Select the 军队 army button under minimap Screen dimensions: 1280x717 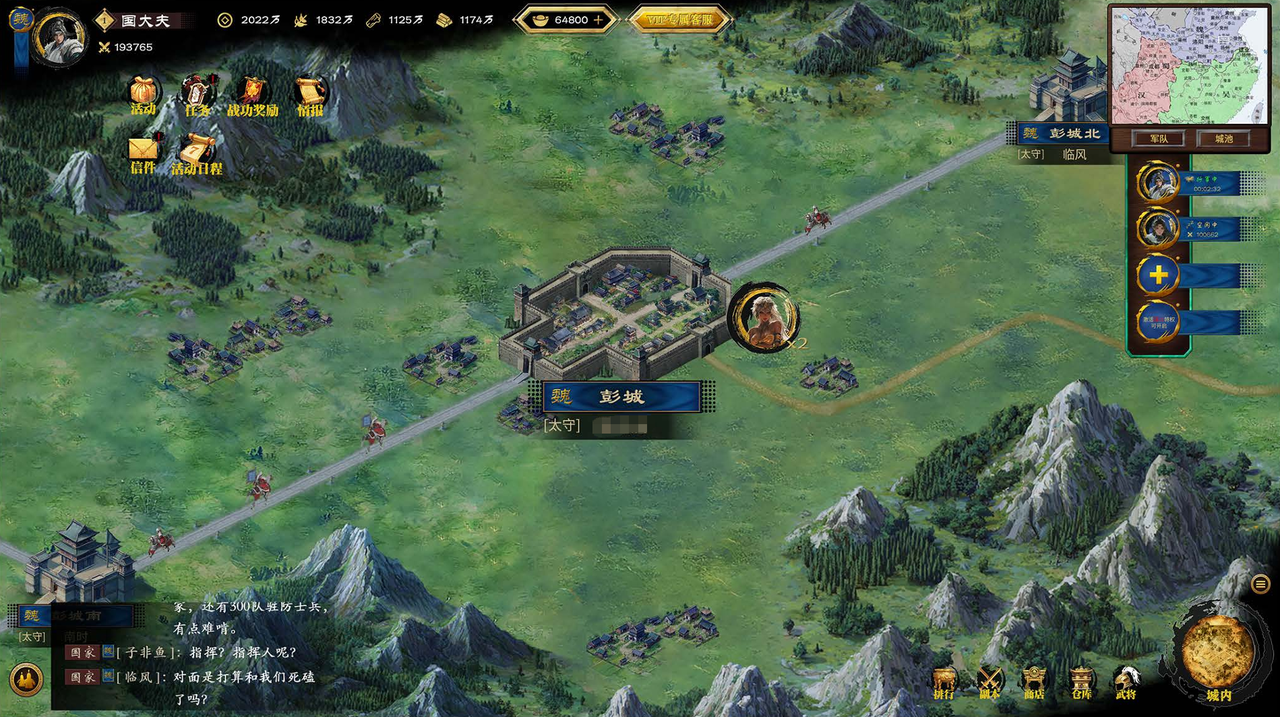point(1158,139)
